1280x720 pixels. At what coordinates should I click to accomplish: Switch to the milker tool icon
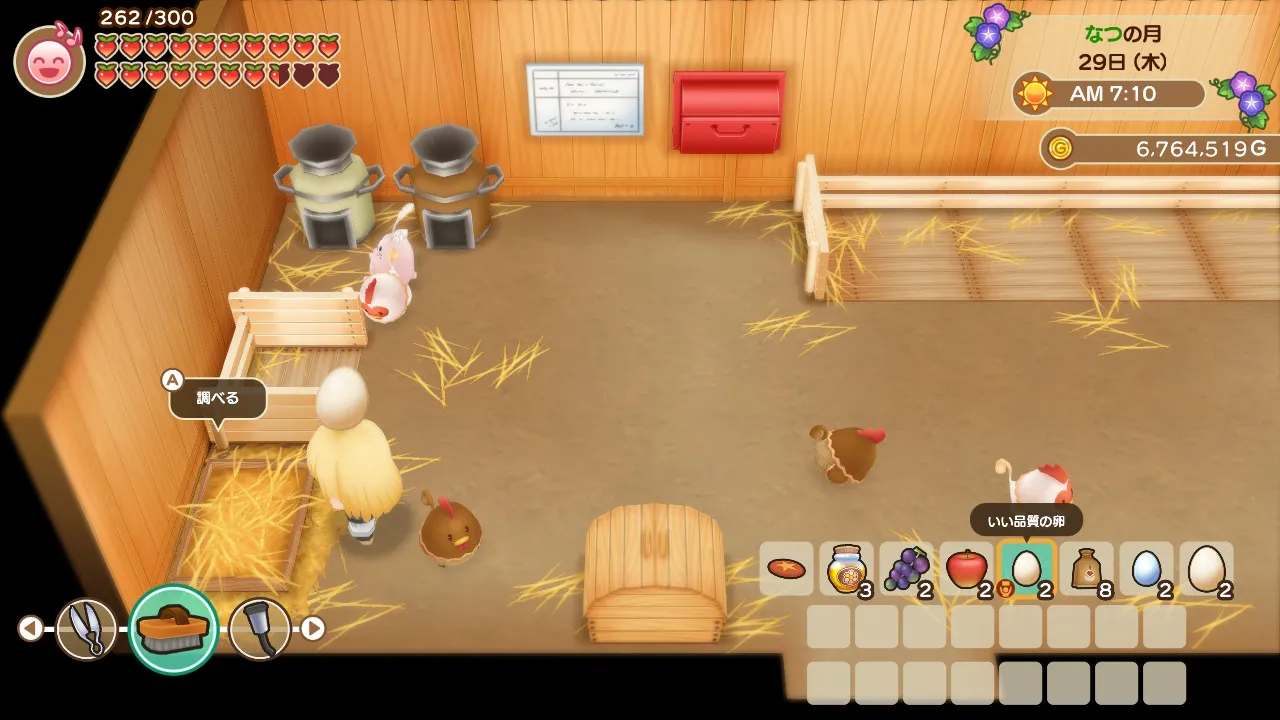coord(259,628)
